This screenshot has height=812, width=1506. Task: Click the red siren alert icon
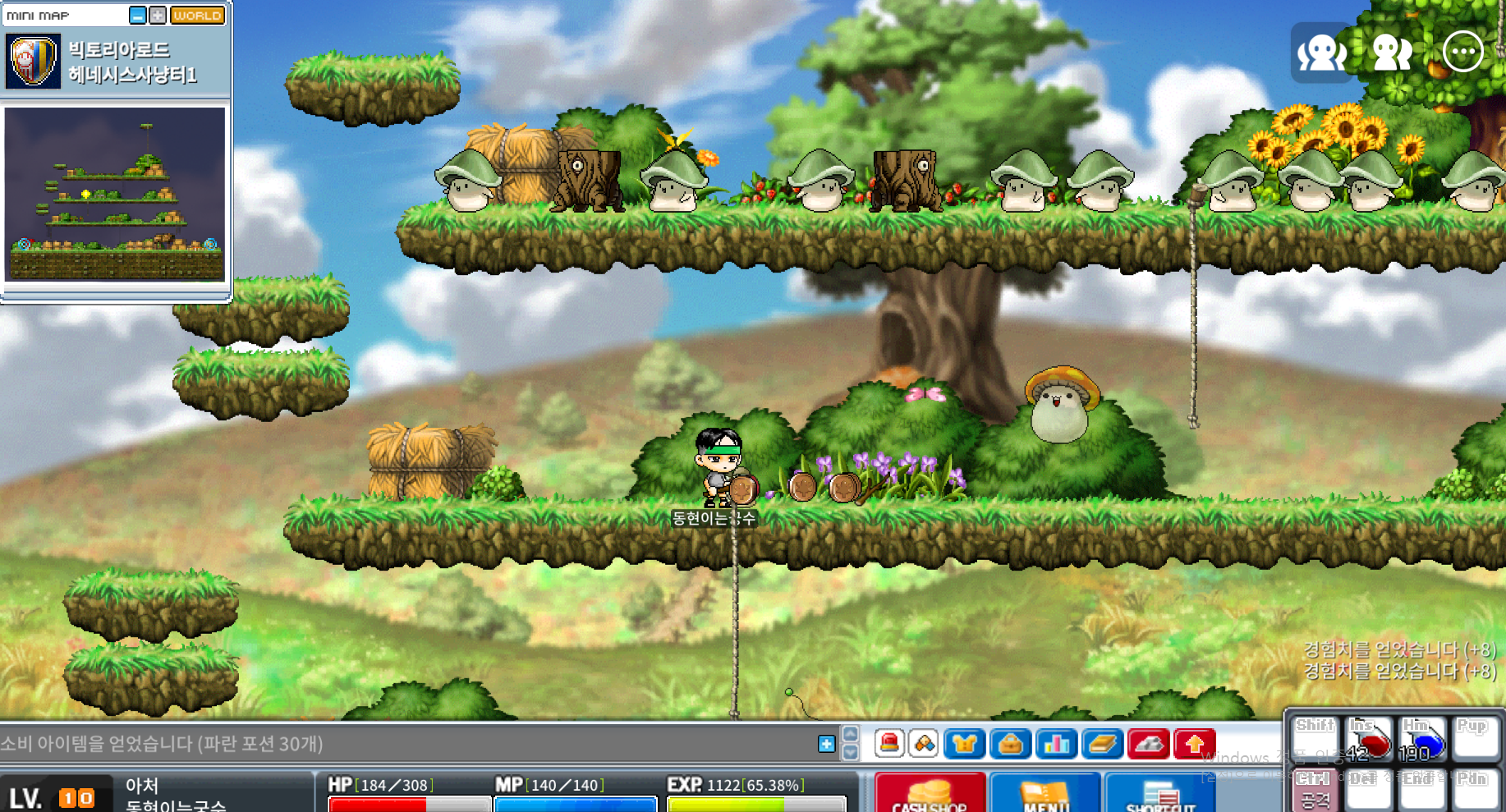(x=889, y=744)
